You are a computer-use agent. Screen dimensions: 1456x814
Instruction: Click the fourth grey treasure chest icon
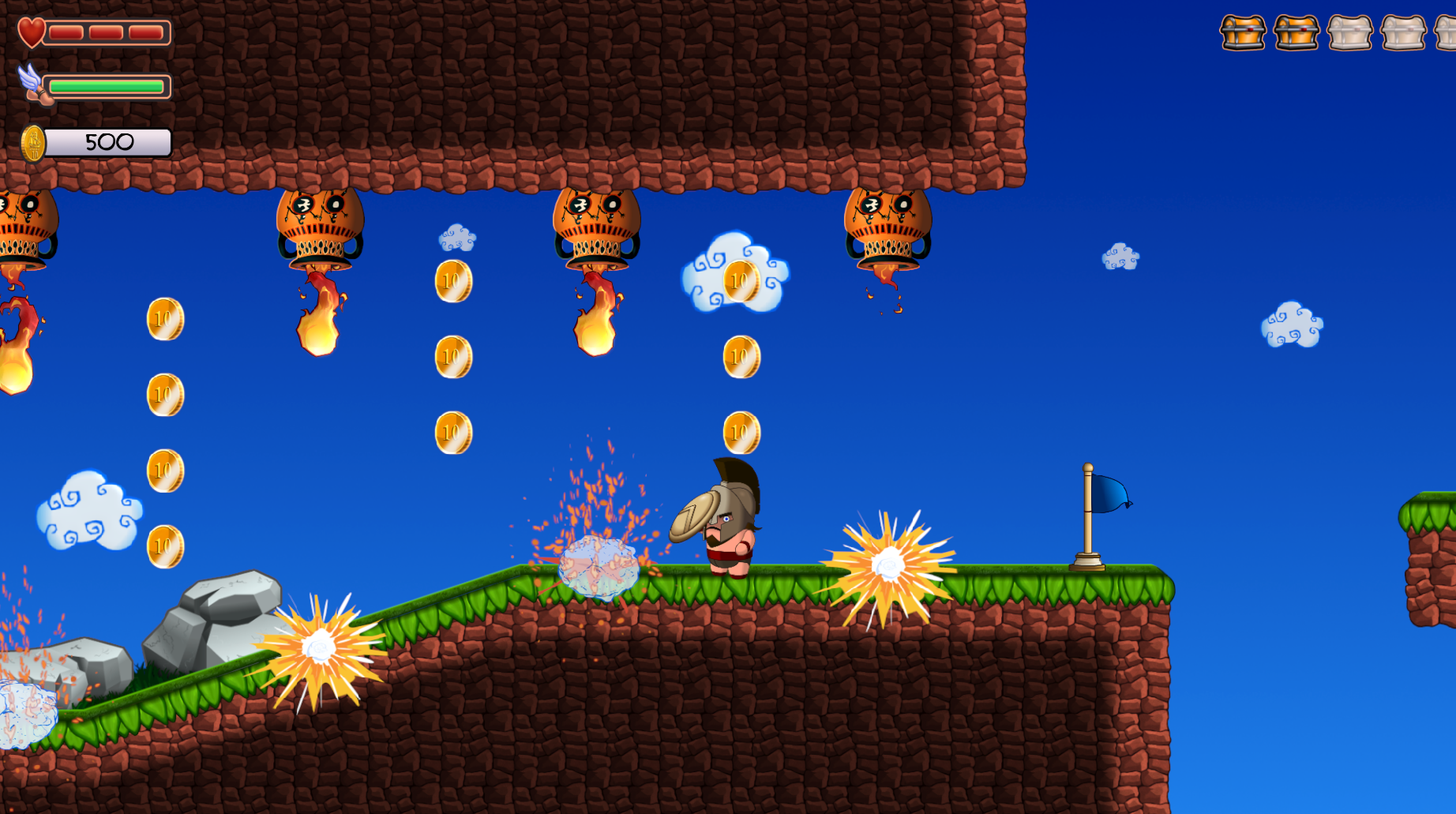[x=1404, y=33]
